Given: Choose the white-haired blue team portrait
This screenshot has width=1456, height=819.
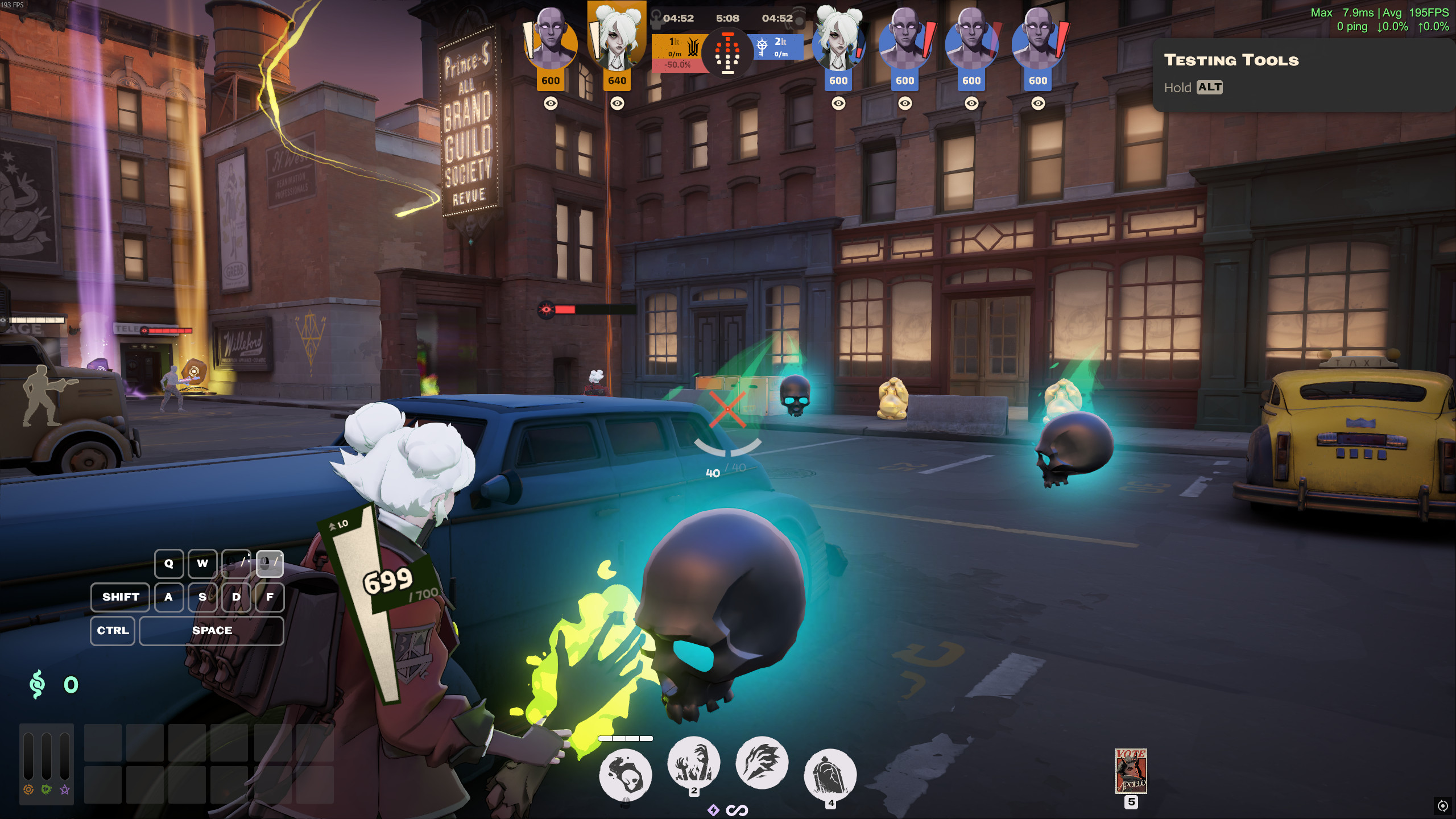Looking at the screenshot, I should [838, 43].
